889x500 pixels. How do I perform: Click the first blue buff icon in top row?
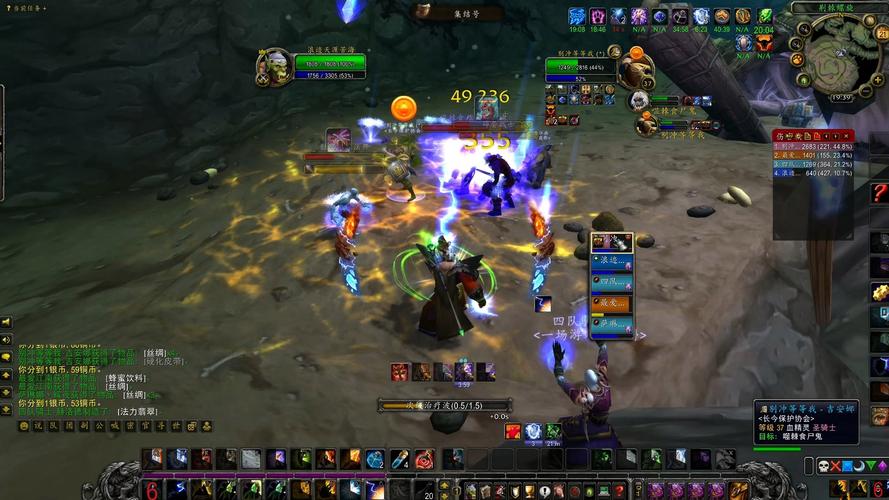577,16
